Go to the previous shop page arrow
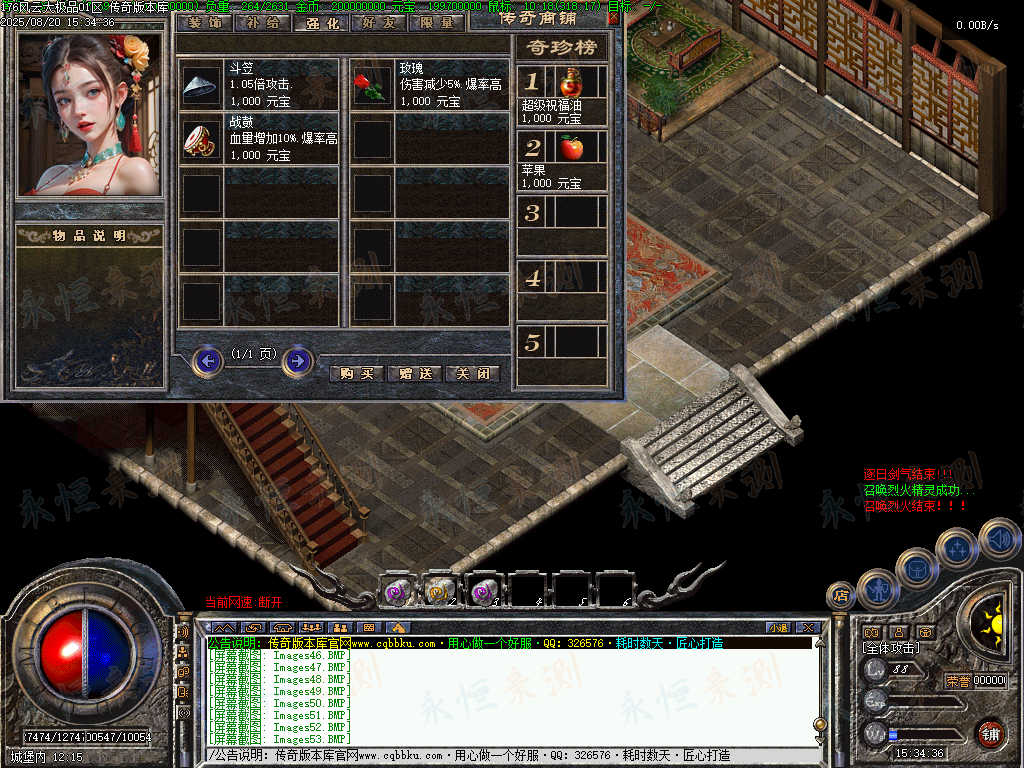This screenshot has height=768, width=1024. [207, 360]
